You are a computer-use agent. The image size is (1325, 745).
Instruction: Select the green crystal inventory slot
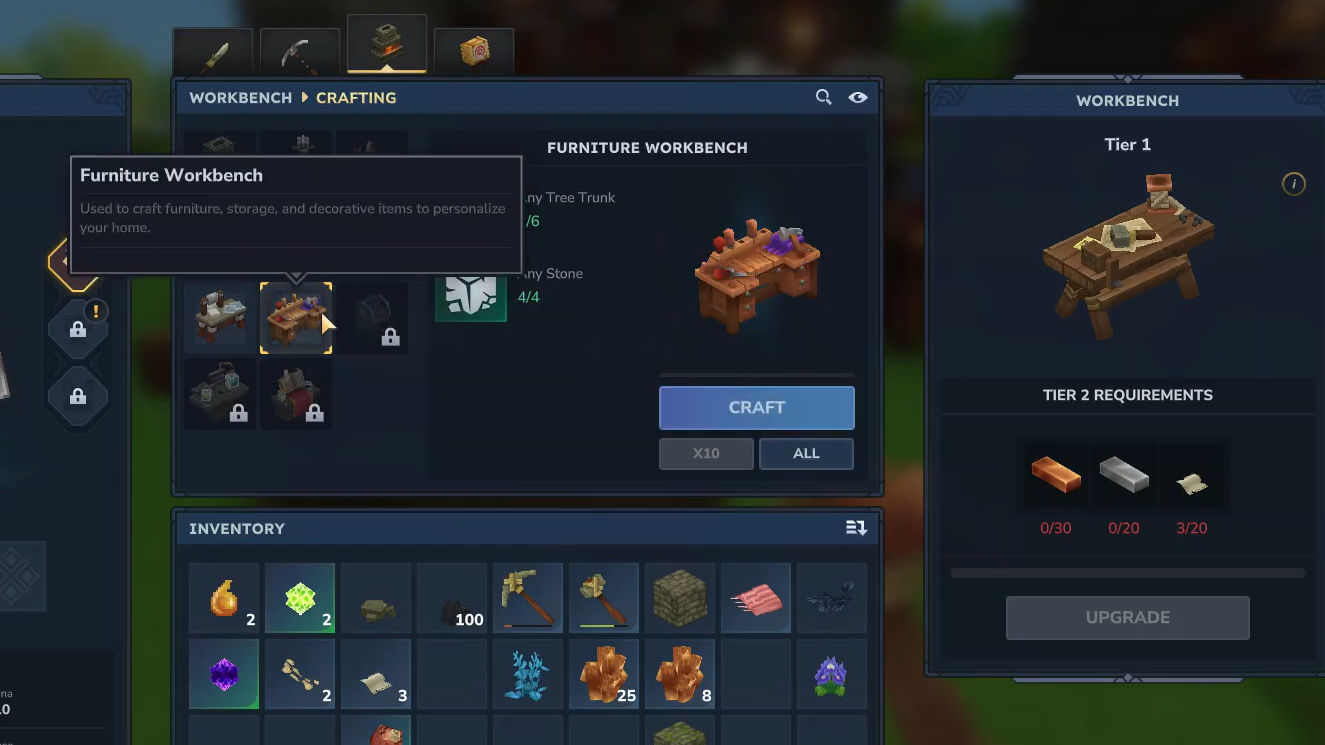point(300,598)
